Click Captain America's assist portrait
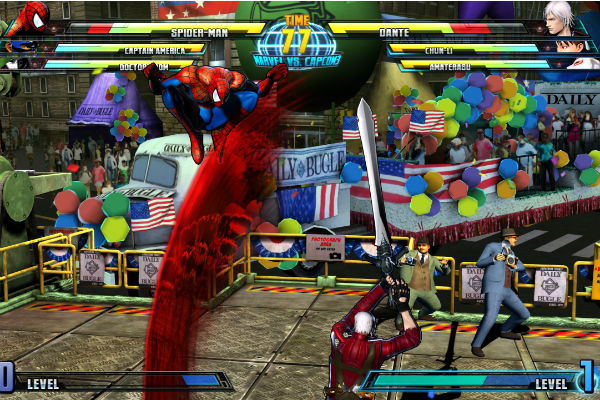This screenshot has width=600, height=400. click(x=22, y=47)
